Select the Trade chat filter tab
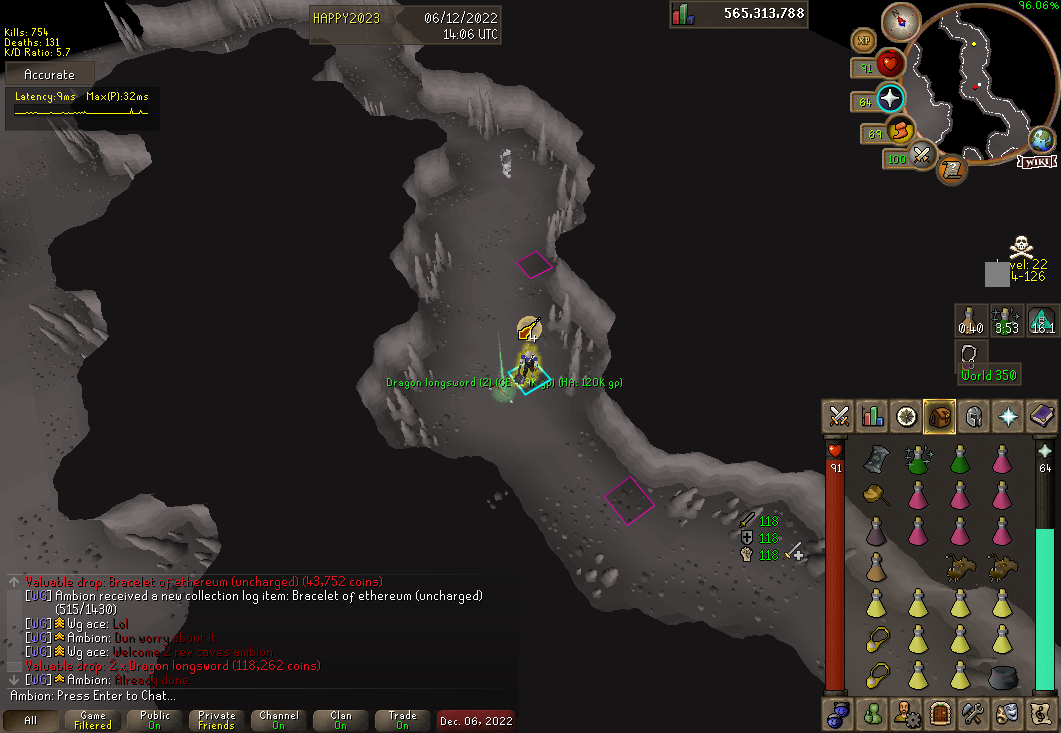 [x=403, y=720]
